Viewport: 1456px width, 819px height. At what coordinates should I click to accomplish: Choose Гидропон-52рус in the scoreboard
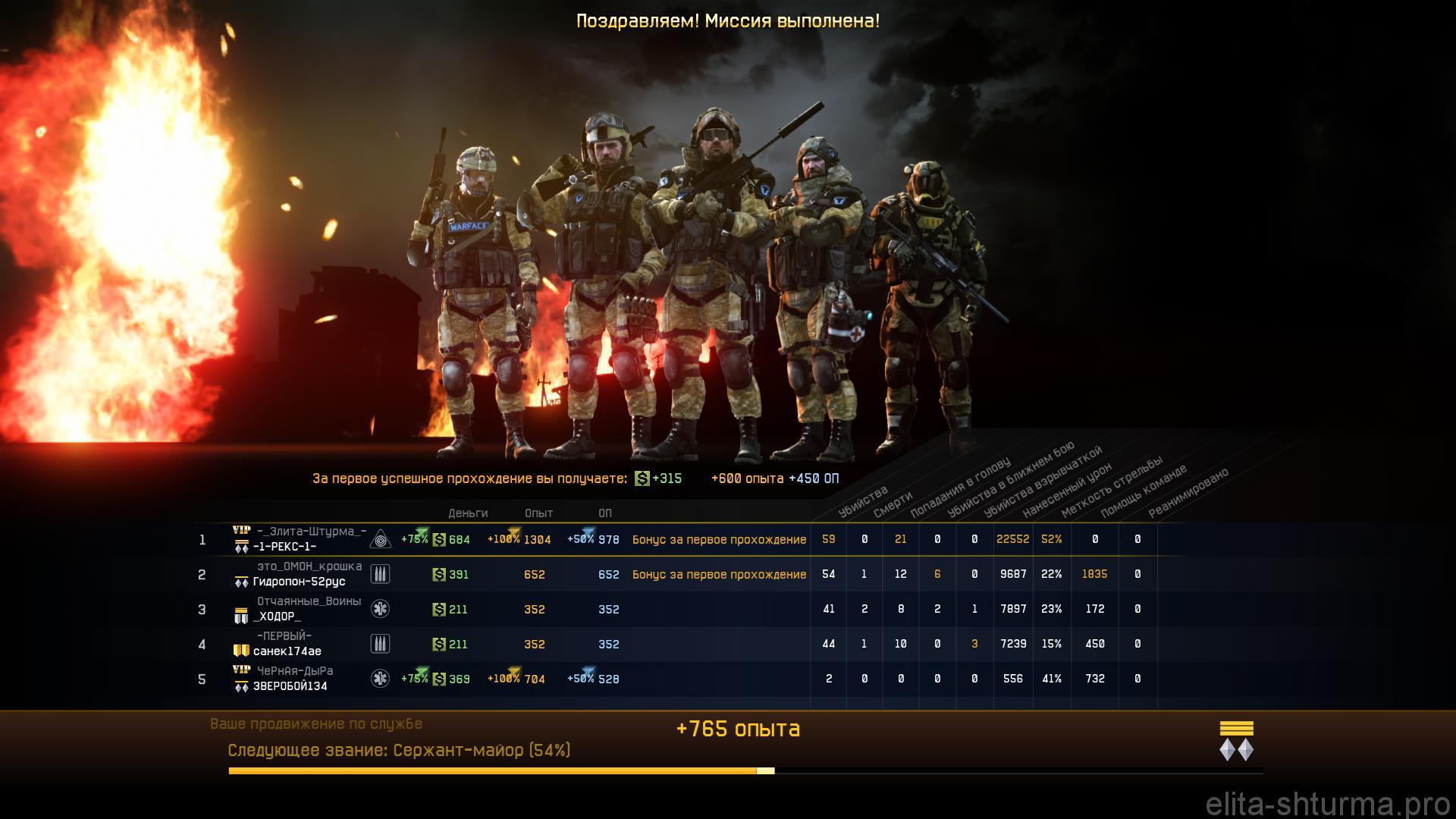[x=299, y=582]
